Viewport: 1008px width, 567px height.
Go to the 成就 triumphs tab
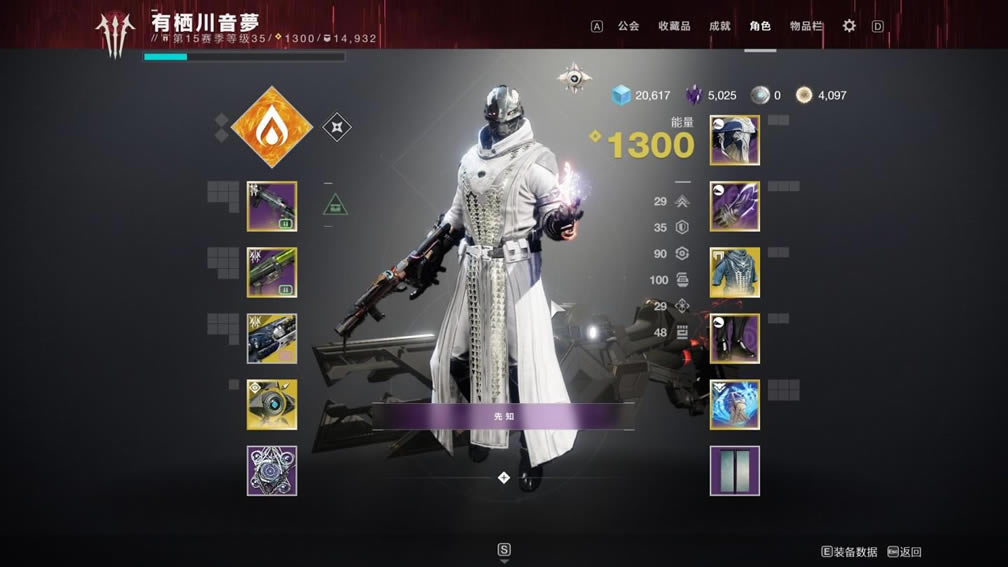pyautogui.click(x=719, y=26)
